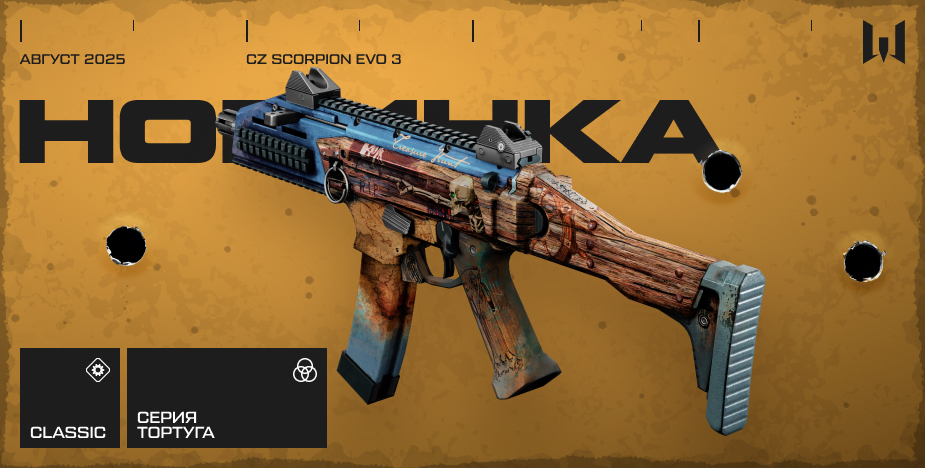925x468 pixels.
Task: Open the Серия Тортуга series tile
Action: [x=226, y=397]
